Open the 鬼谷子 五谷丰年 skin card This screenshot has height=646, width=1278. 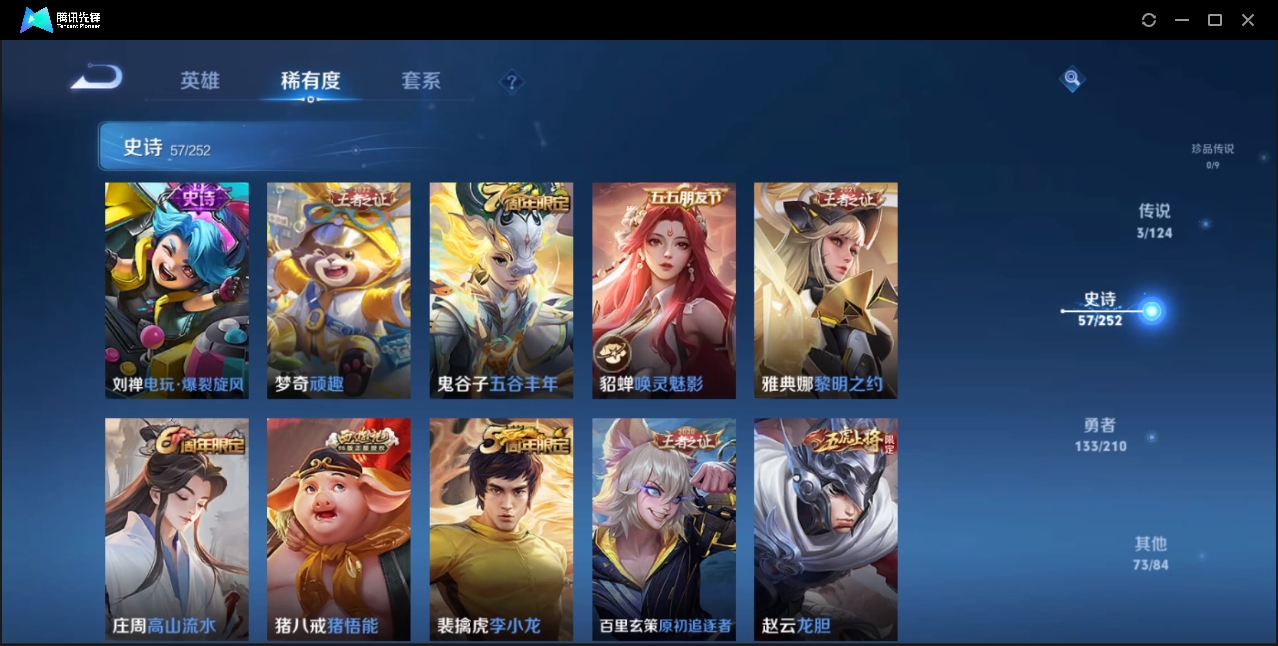coord(501,290)
